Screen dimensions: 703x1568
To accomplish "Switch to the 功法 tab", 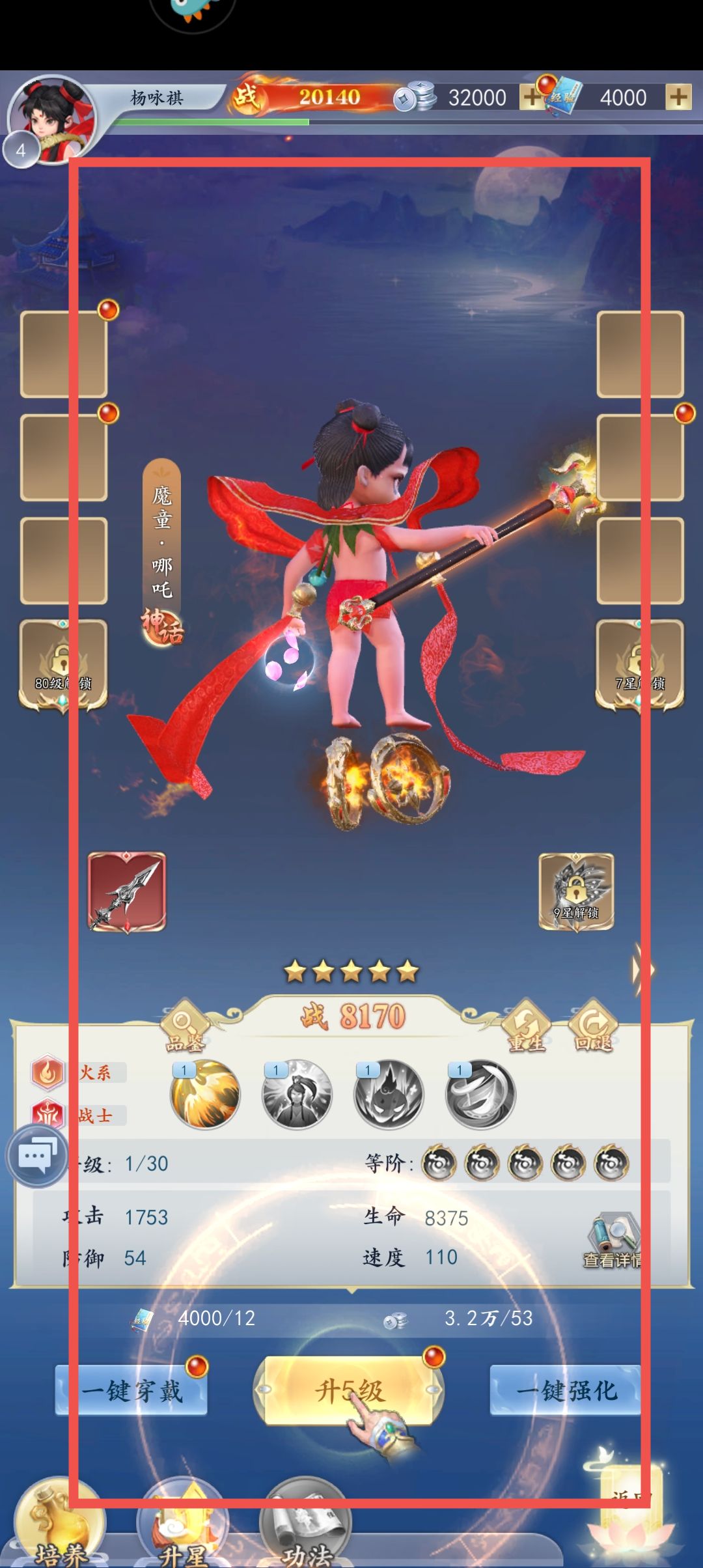I will coord(306,1528).
